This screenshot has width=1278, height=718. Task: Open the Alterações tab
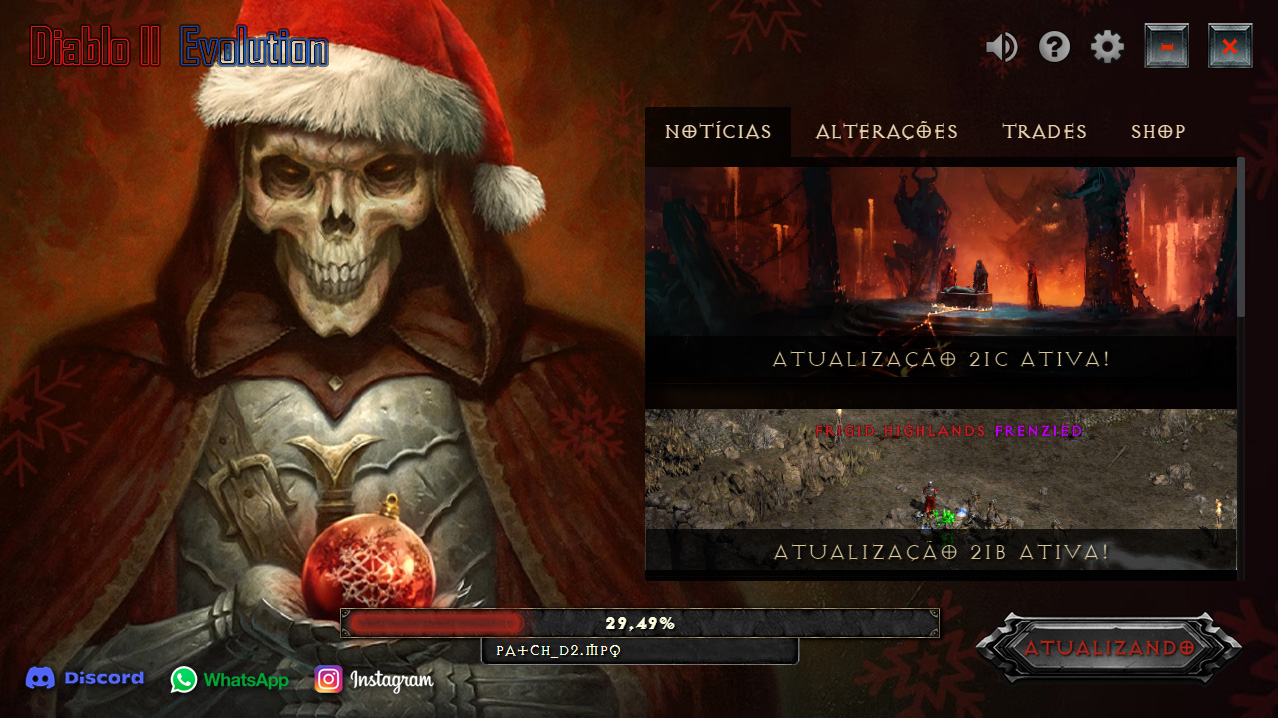pyautogui.click(x=886, y=132)
